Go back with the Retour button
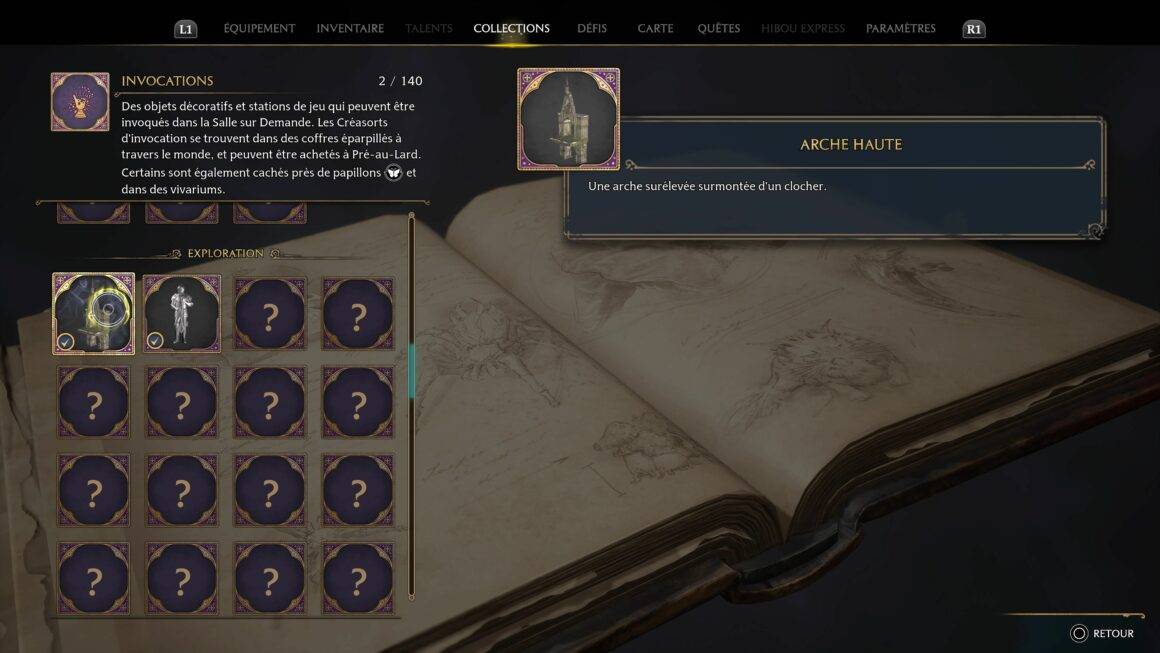 tap(1103, 633)
